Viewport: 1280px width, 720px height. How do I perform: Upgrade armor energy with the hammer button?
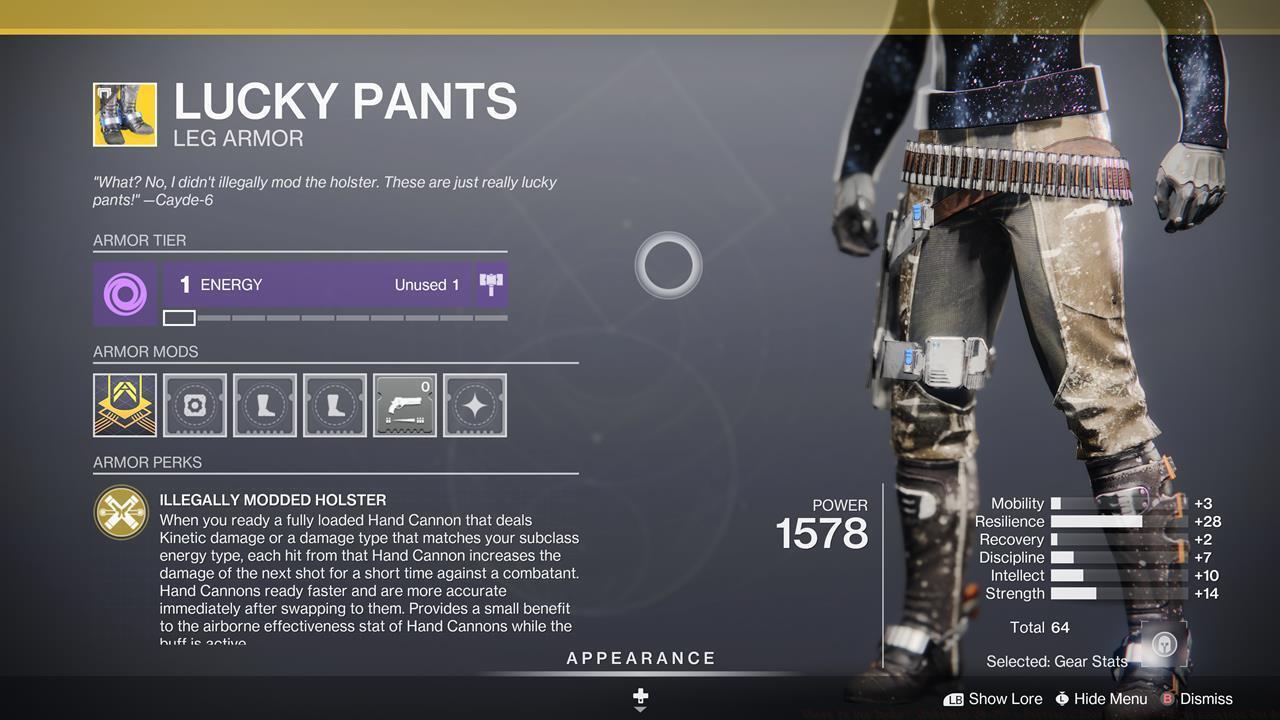pyautogui.click(x=491, y=285)
